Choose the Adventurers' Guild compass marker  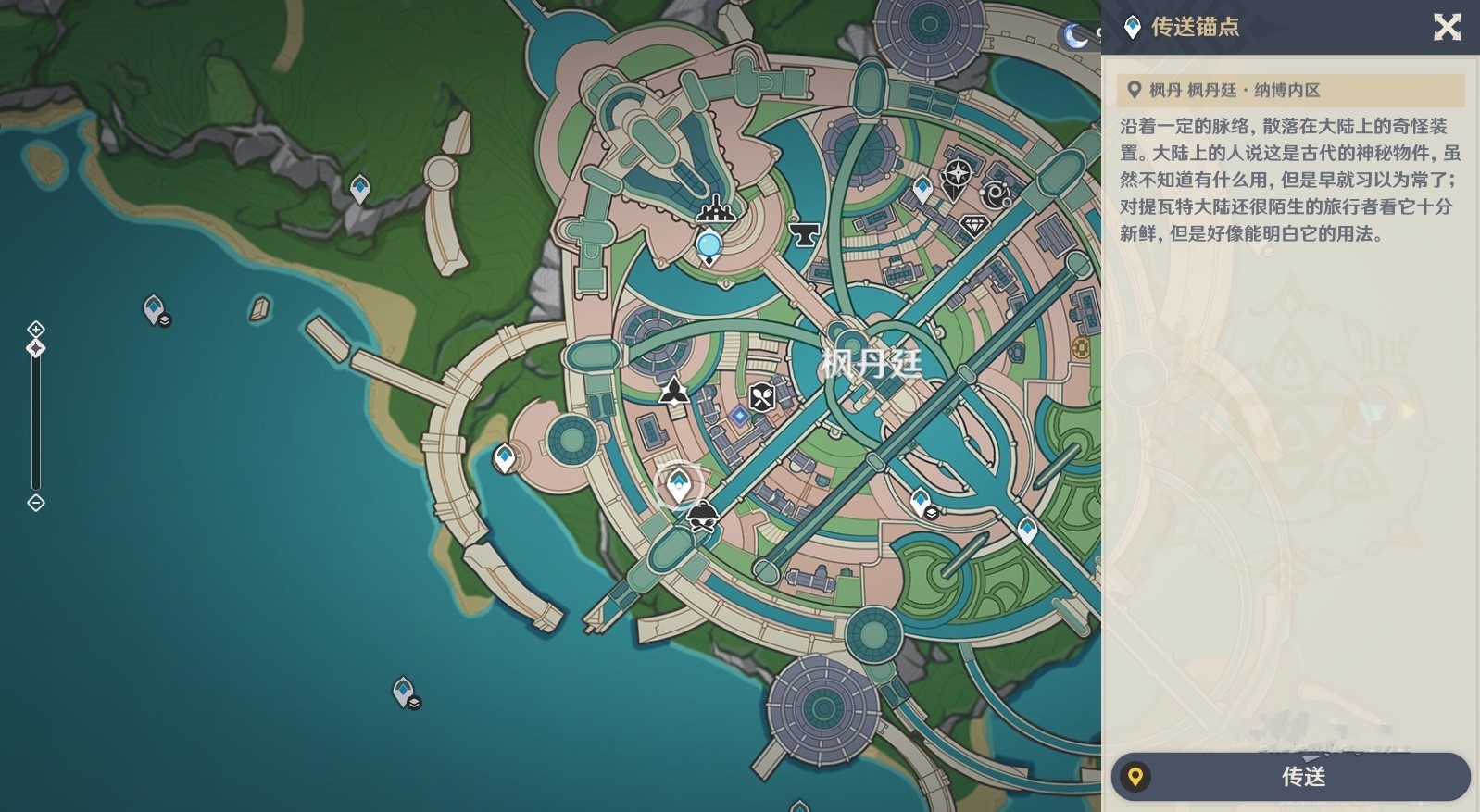point(956,174)
